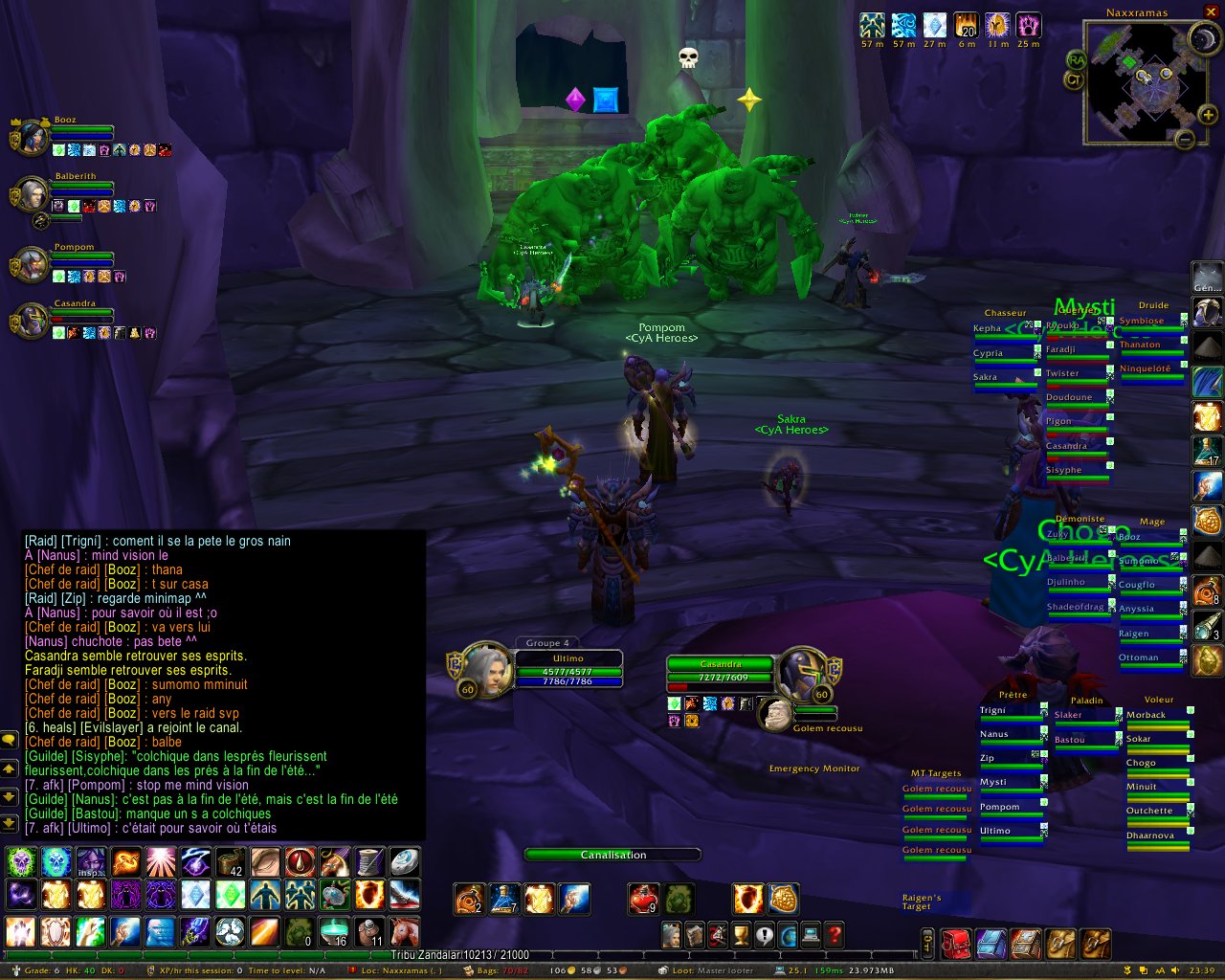Activate the green skull spell icon
The width and height of the screenshot is (1225, 980).
pos(21,862)
